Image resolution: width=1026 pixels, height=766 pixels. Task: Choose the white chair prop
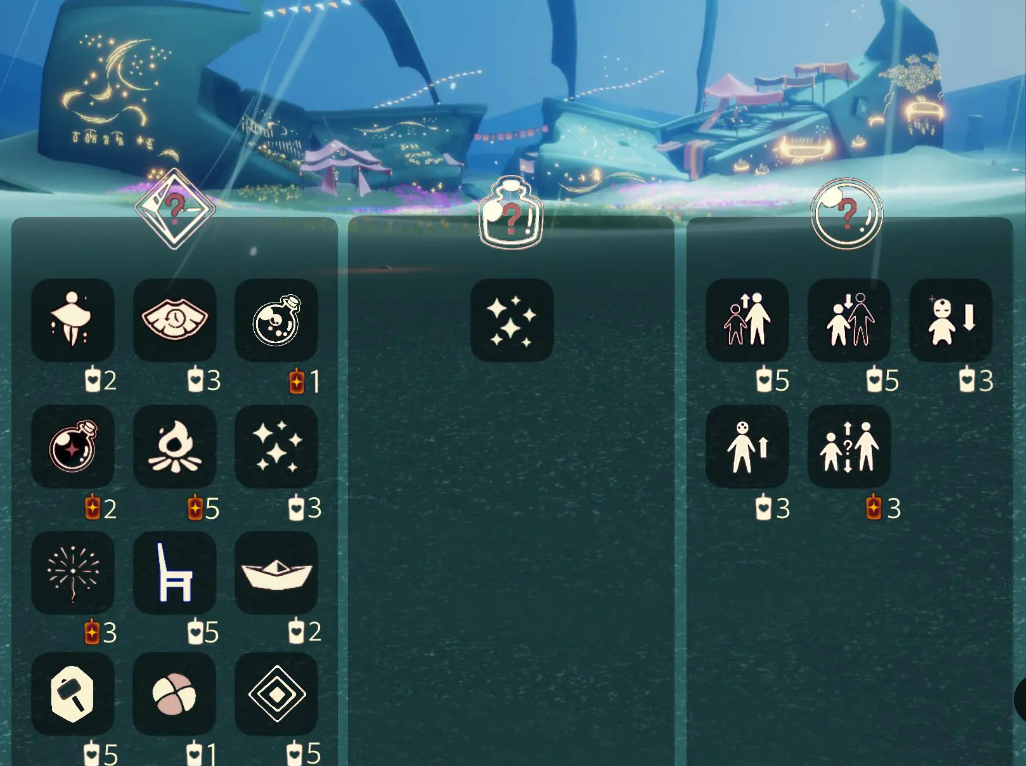tap(174, 573)
